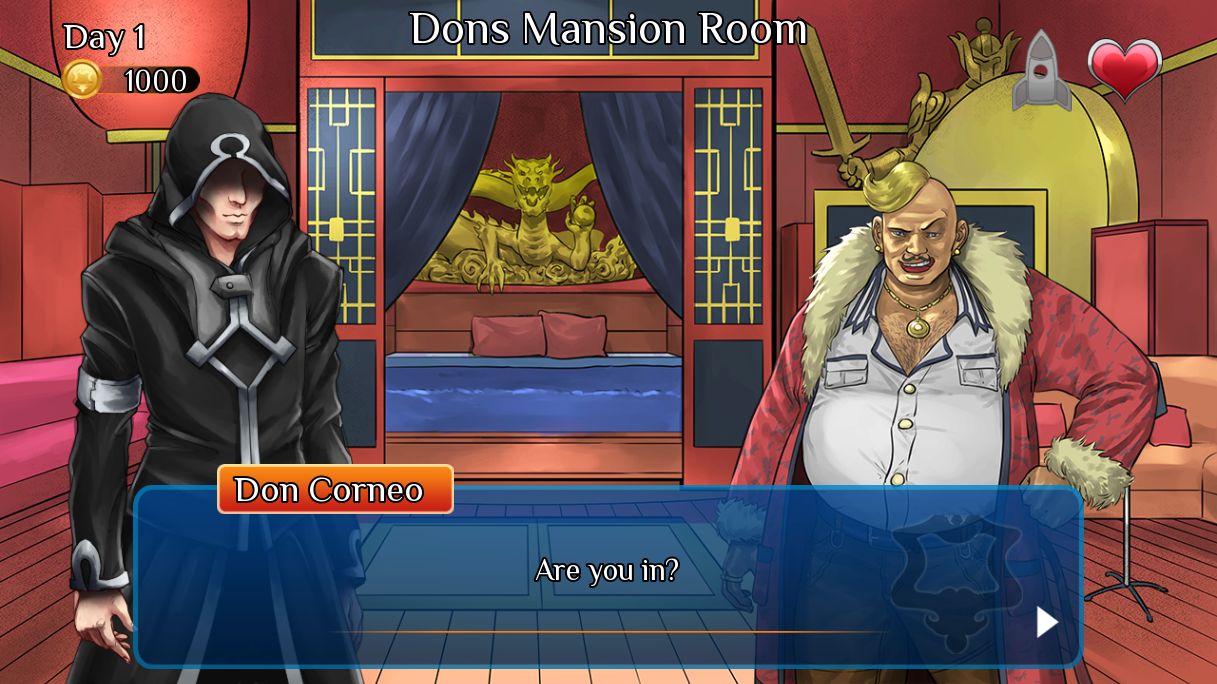Screen dimensions: 1217x684
Task: Click the rocket icon in the HUD
Action: pyautogui.click(x=1041, y=70)
